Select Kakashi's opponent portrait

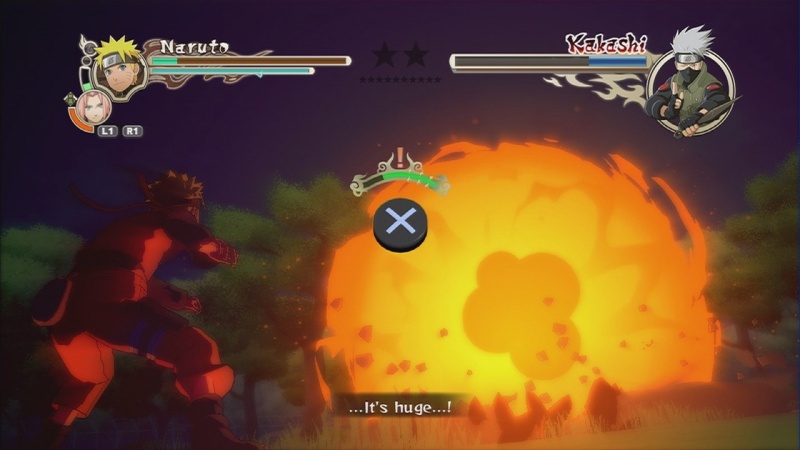(690, 87)
